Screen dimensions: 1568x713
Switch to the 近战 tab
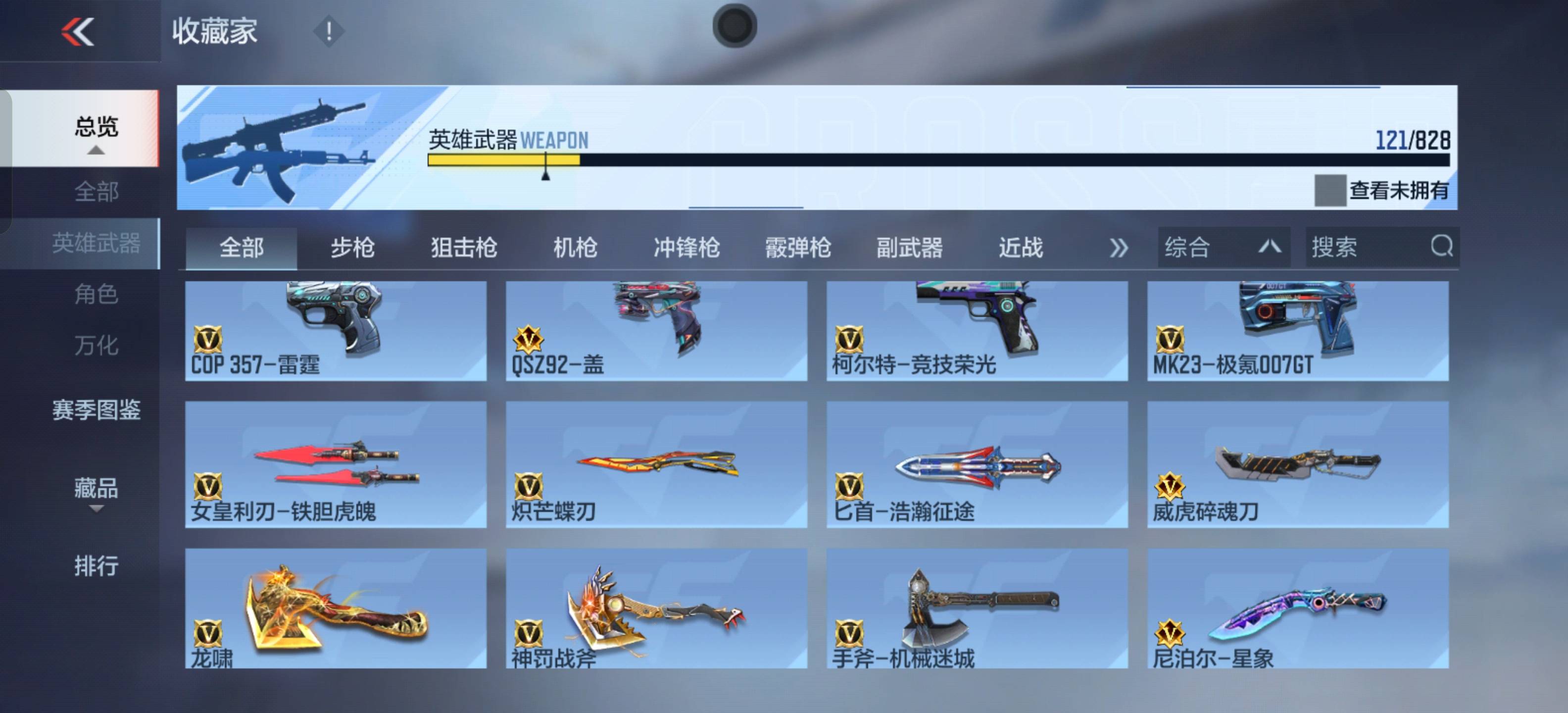click(1022, 247)
